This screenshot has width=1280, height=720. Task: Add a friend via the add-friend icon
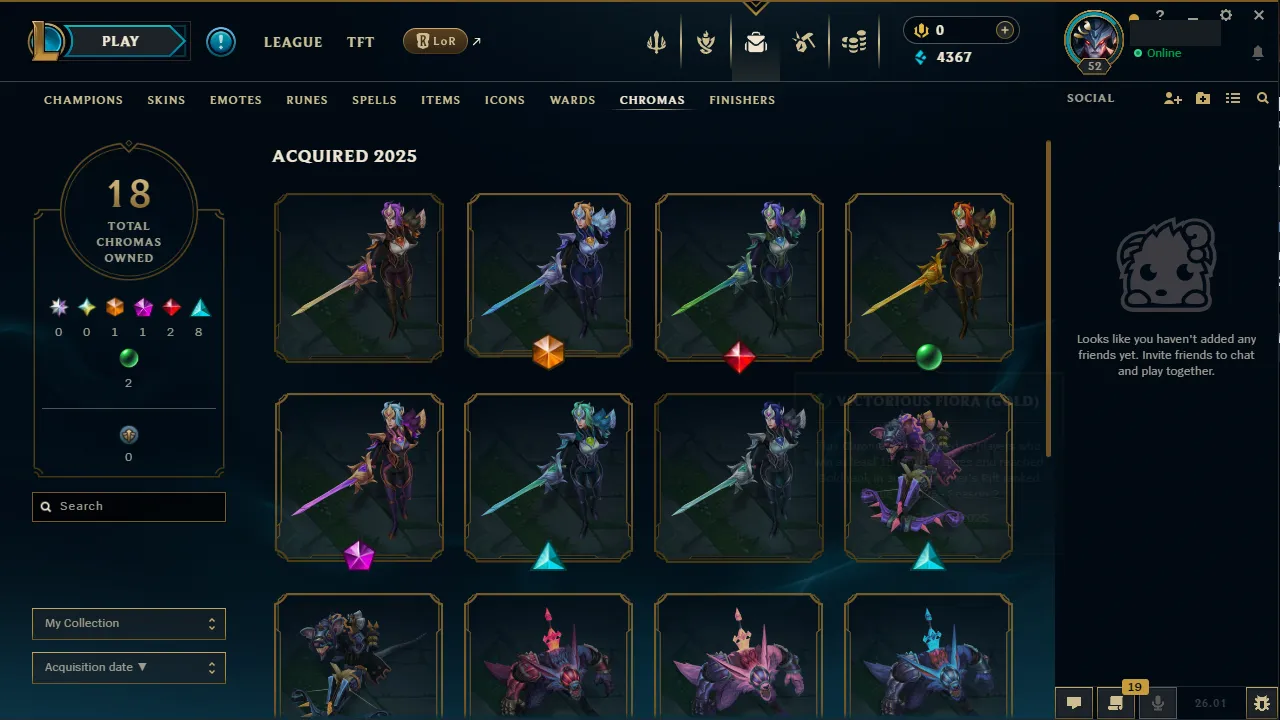(x=1172, y=98)
